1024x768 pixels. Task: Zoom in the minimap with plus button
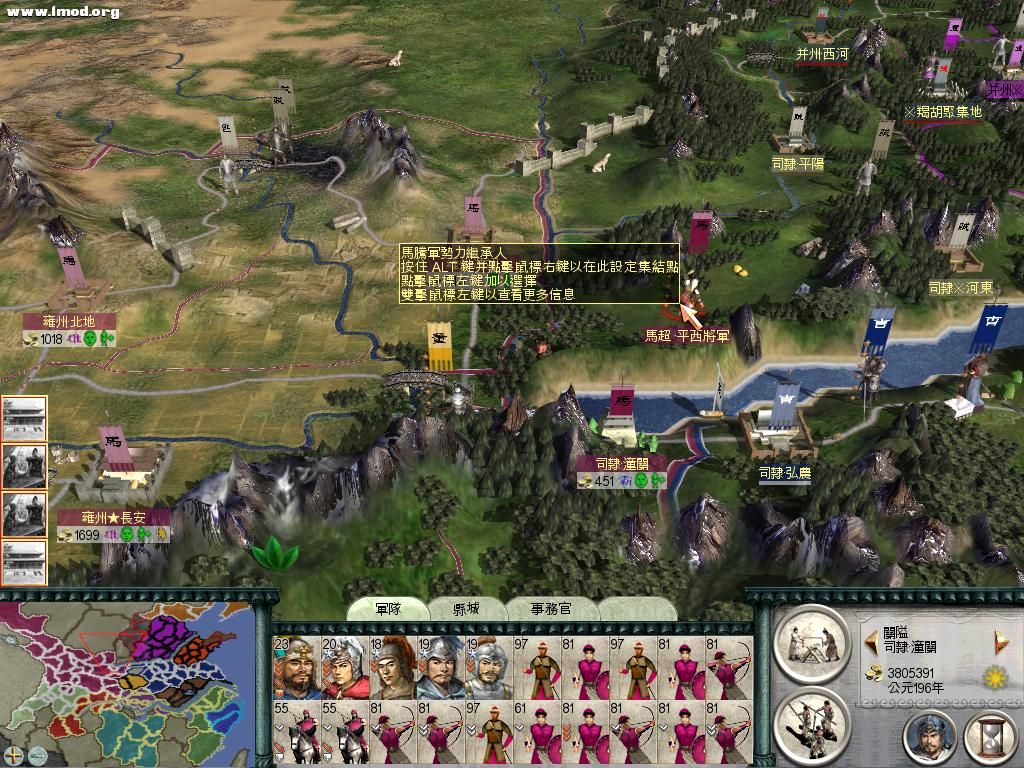[x=14, y=754]
